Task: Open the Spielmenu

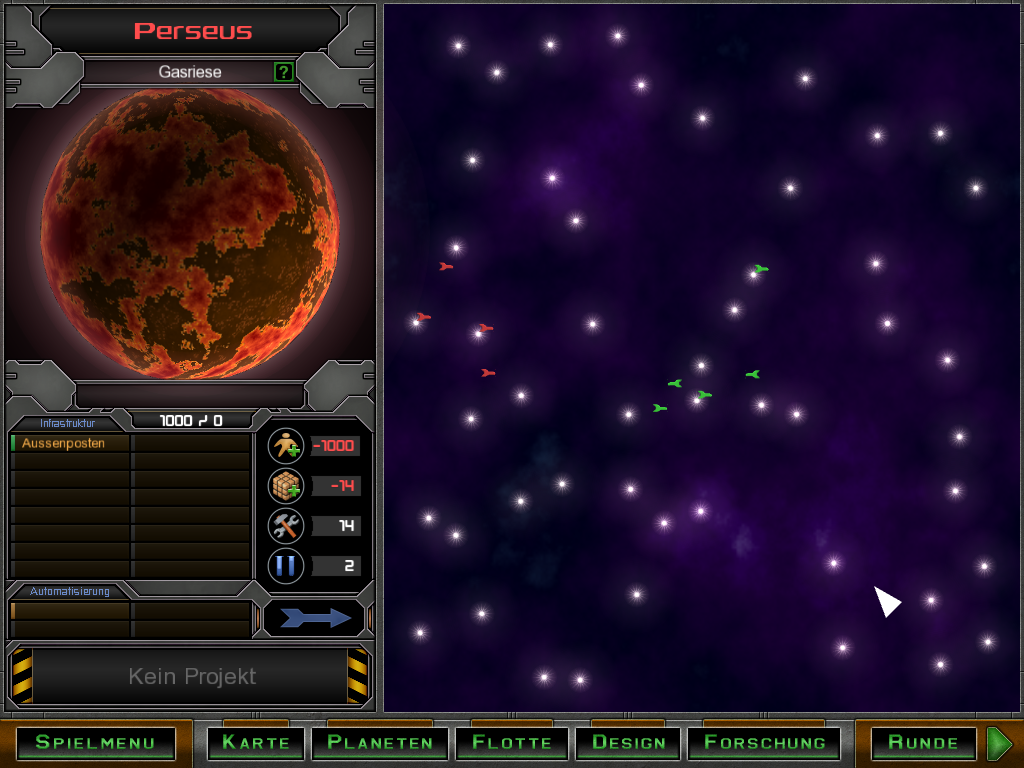Action: pos(96,742)
